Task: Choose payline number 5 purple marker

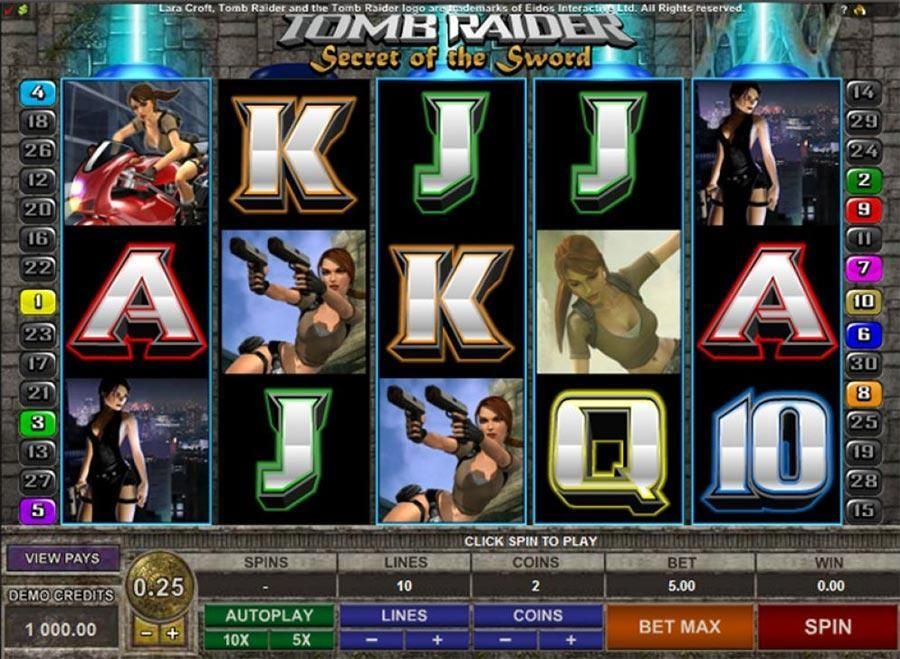Action: (x=39, y=510)
